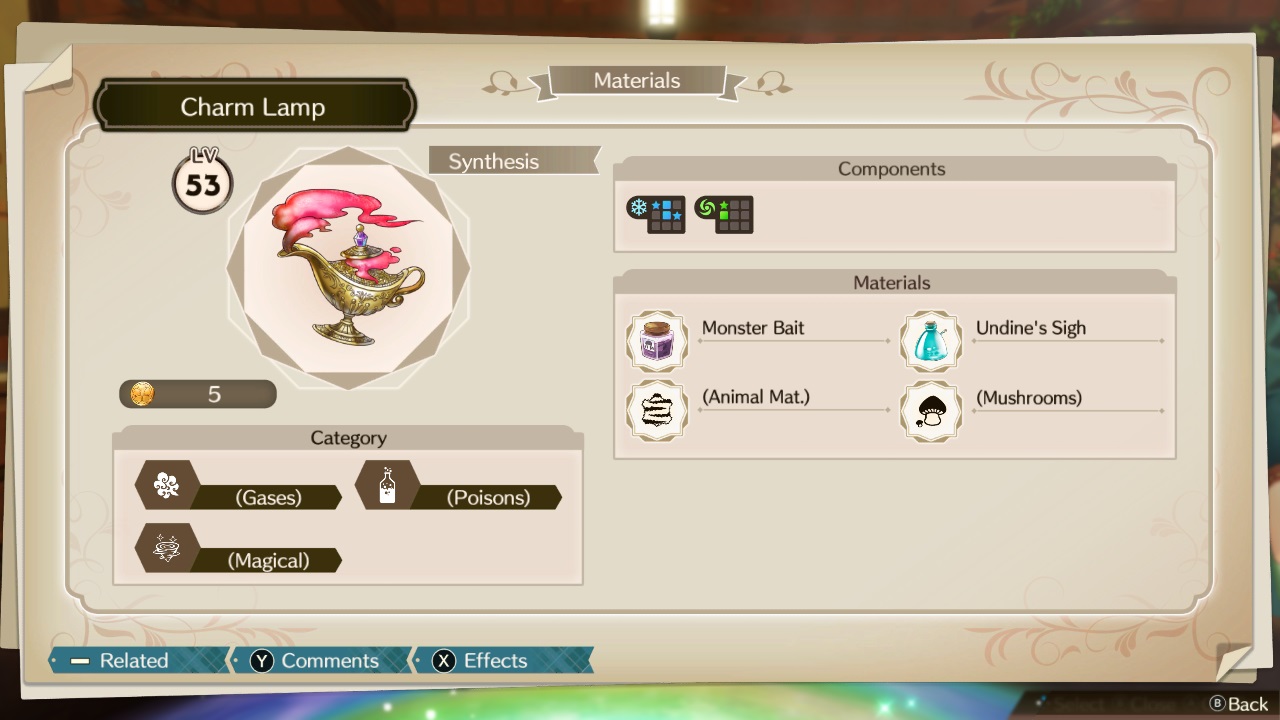
Task: Select the Monster Bait material icon
Action: click(x=657, y=341)
